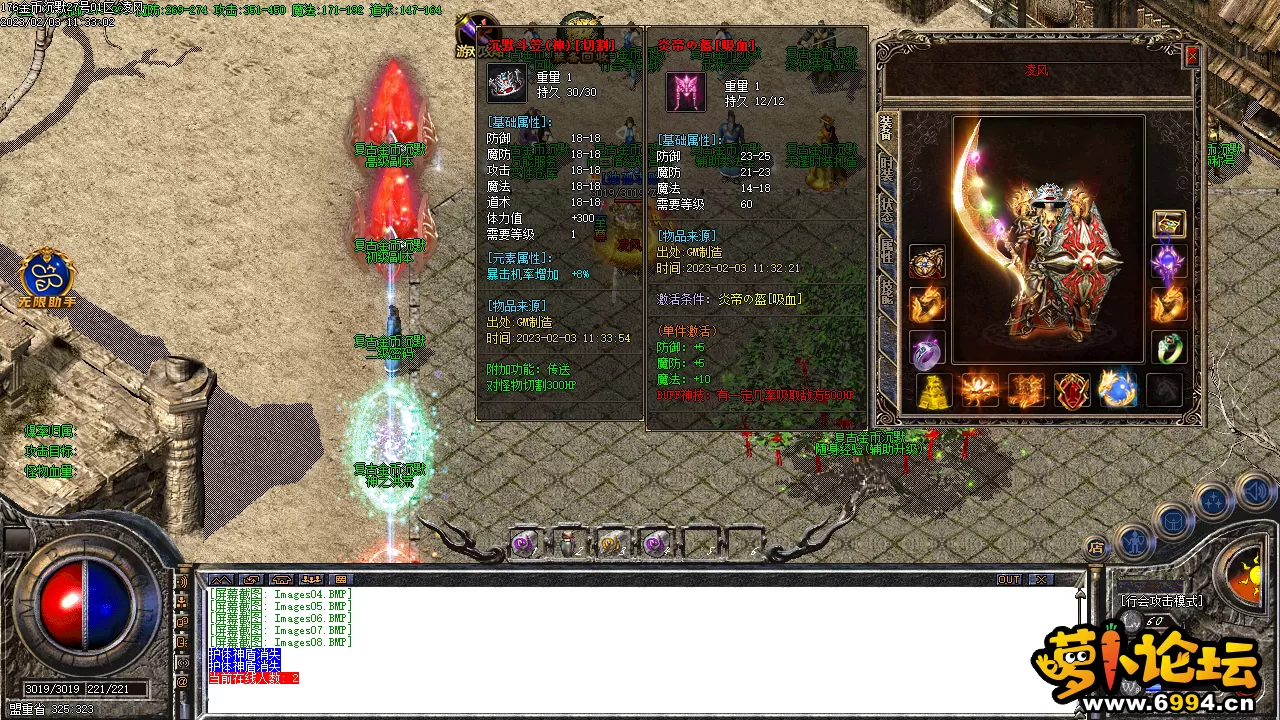1280x720 pixels.
Task: Choose the blue dragon orb slot
Action: point(1117,390)
